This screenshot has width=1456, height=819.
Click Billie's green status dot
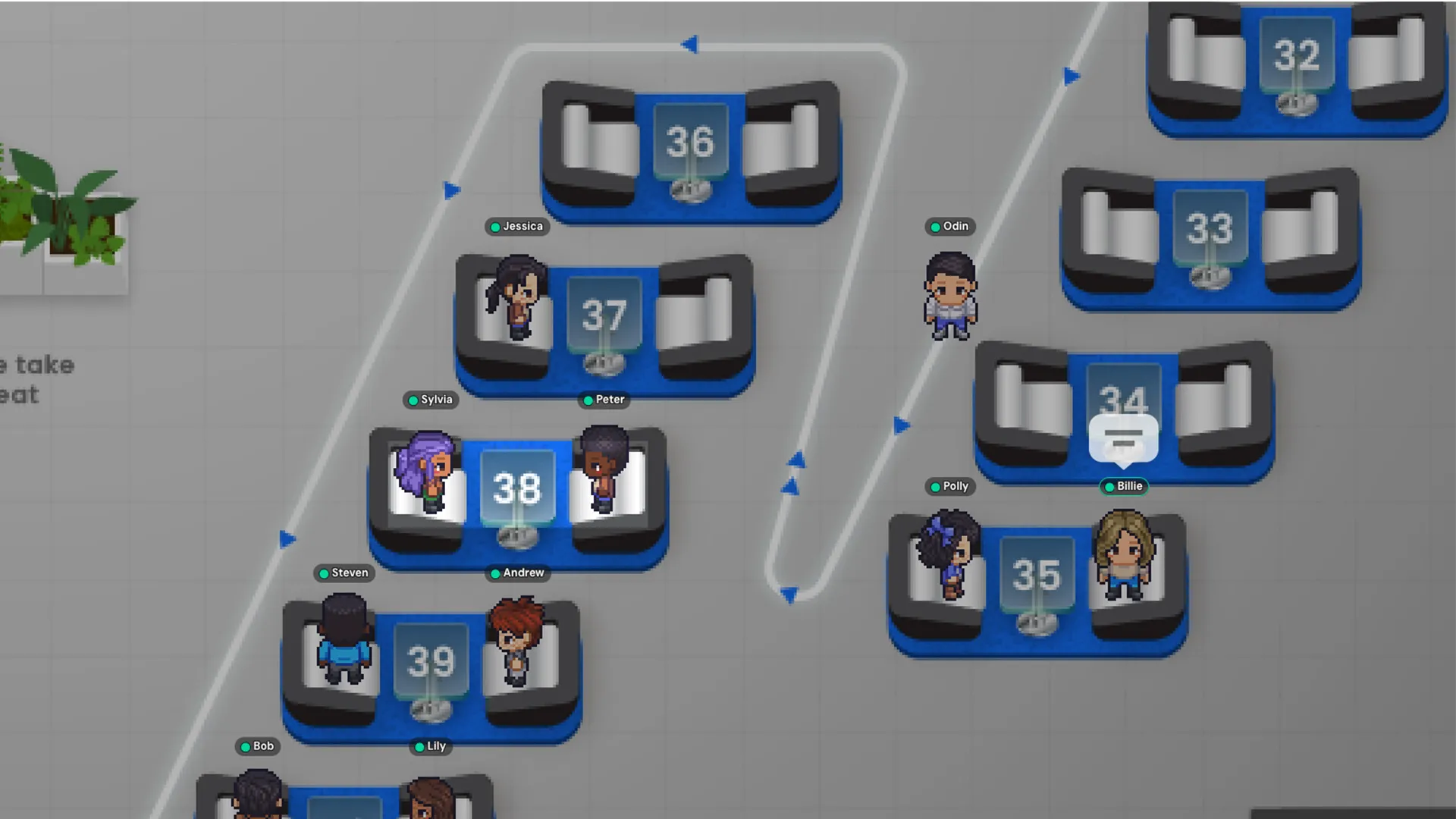point(1110,487)
